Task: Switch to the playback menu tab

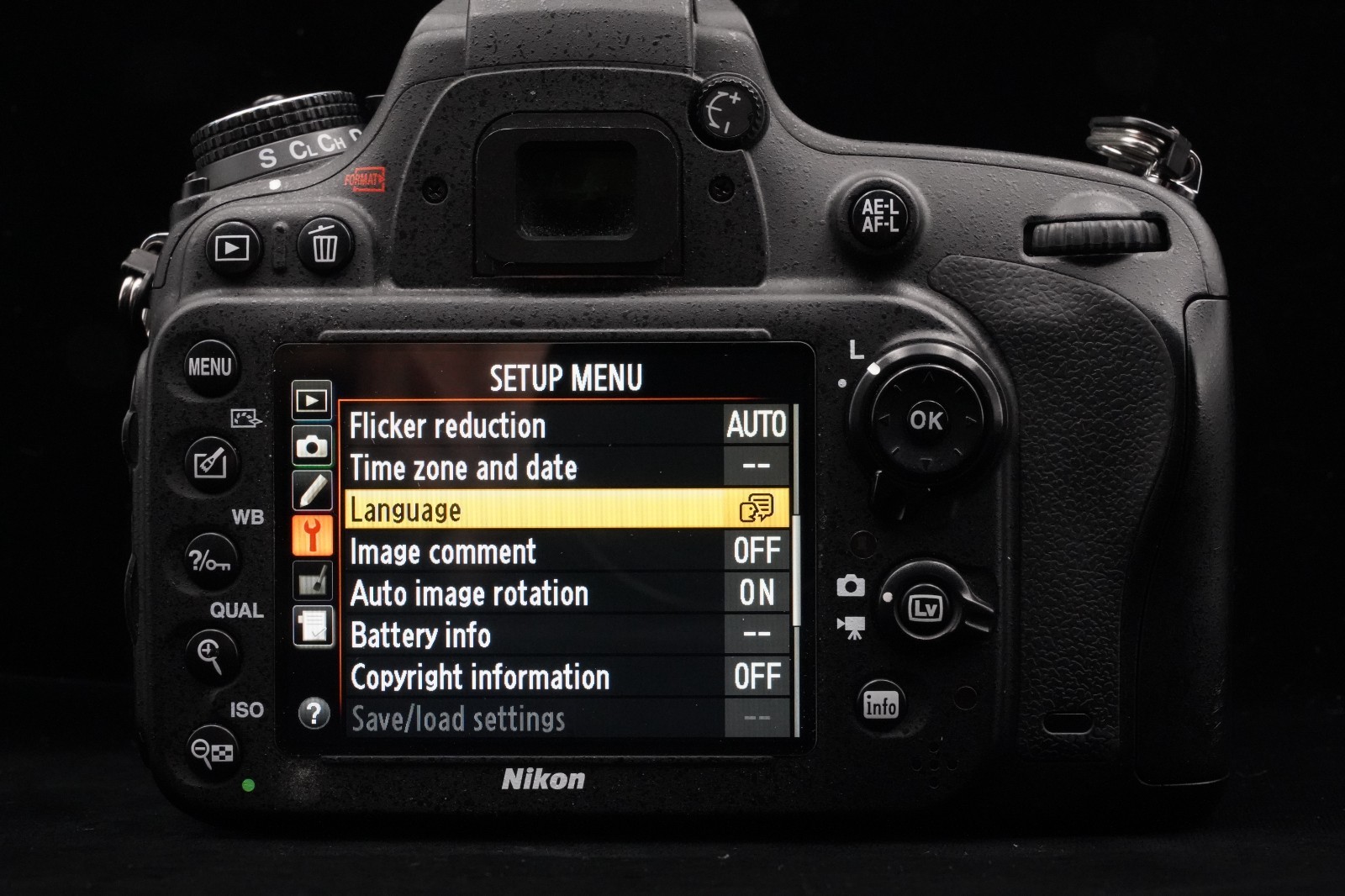Action: tap(312, 401)
